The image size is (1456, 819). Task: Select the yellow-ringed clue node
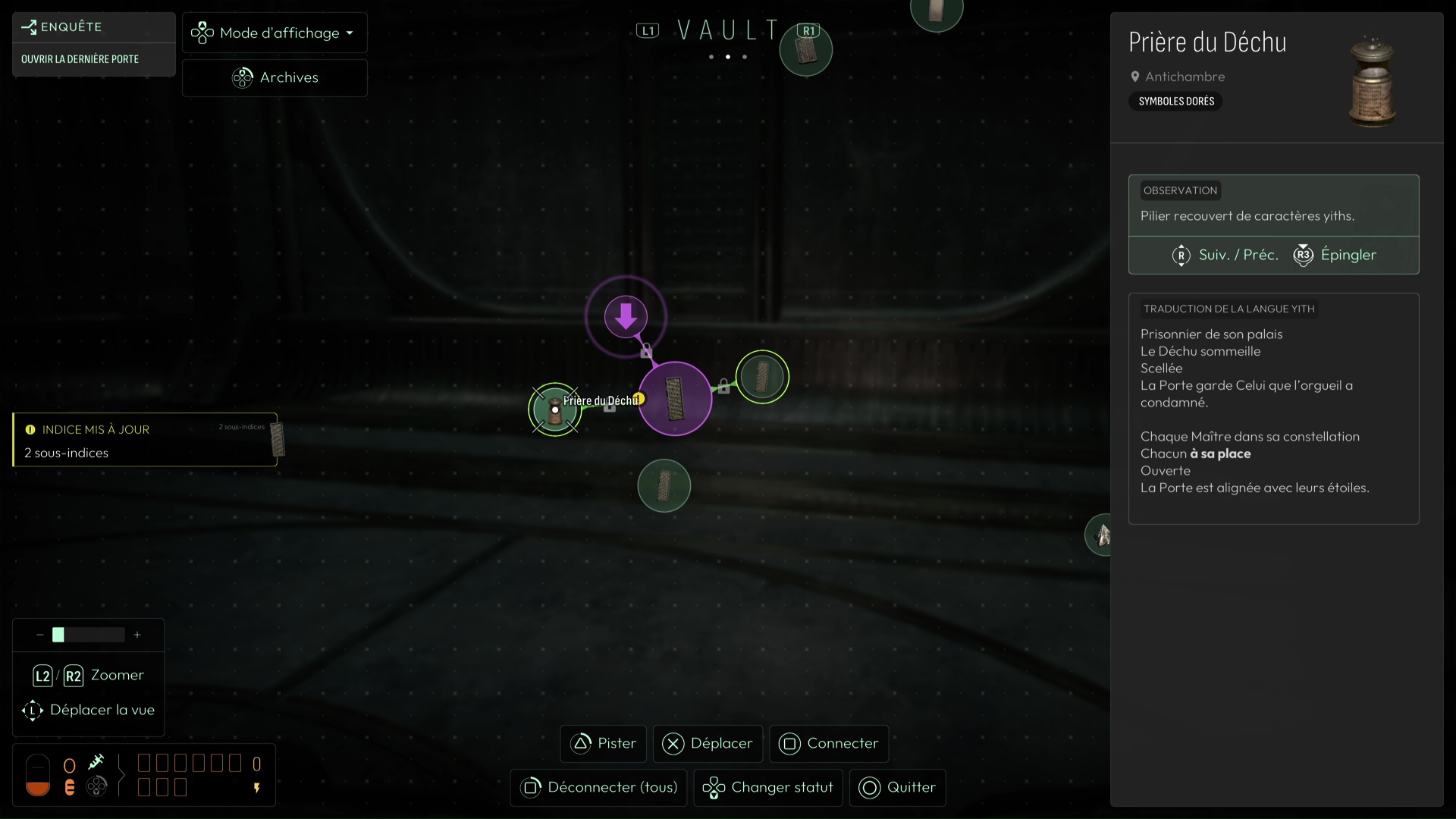[x=762, y=377]
